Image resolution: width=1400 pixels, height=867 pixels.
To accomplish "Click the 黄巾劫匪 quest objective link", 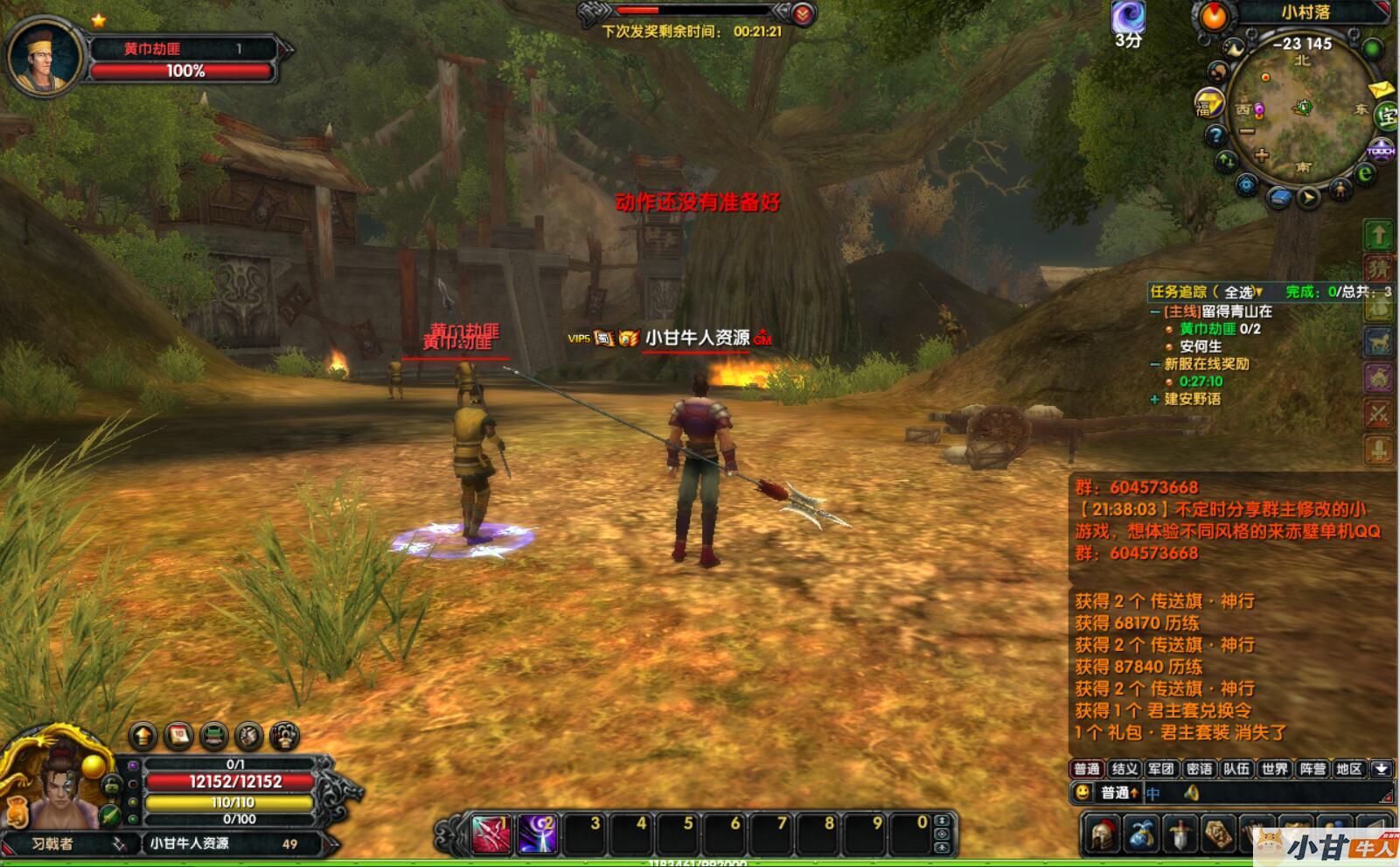I will pos(1208,329).
